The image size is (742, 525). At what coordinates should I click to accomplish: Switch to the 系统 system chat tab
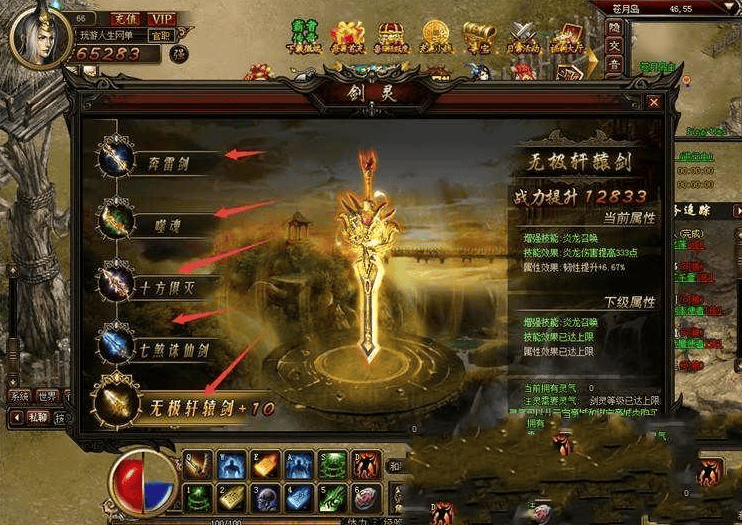(x=18, y=395)
